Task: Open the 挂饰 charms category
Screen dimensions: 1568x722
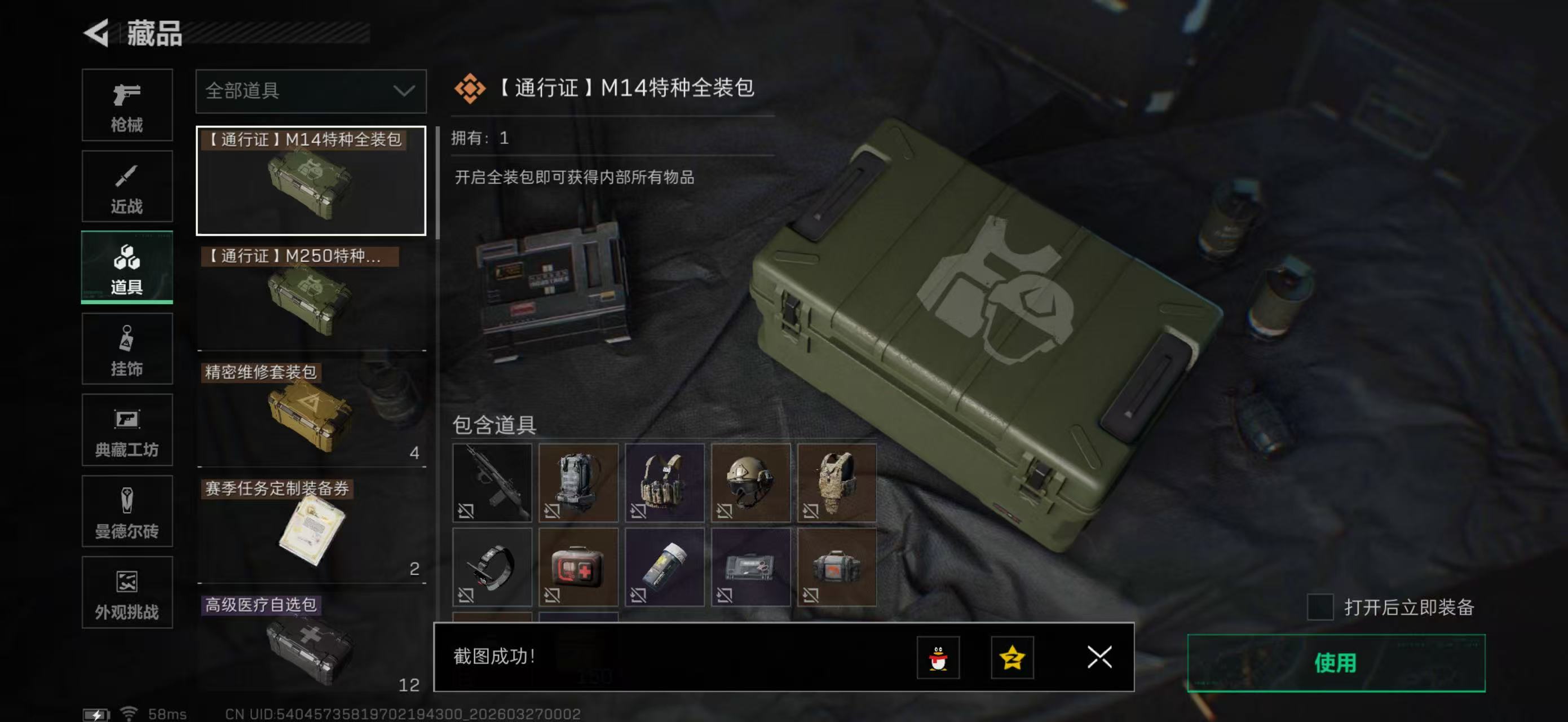Action: click(127, 349)
